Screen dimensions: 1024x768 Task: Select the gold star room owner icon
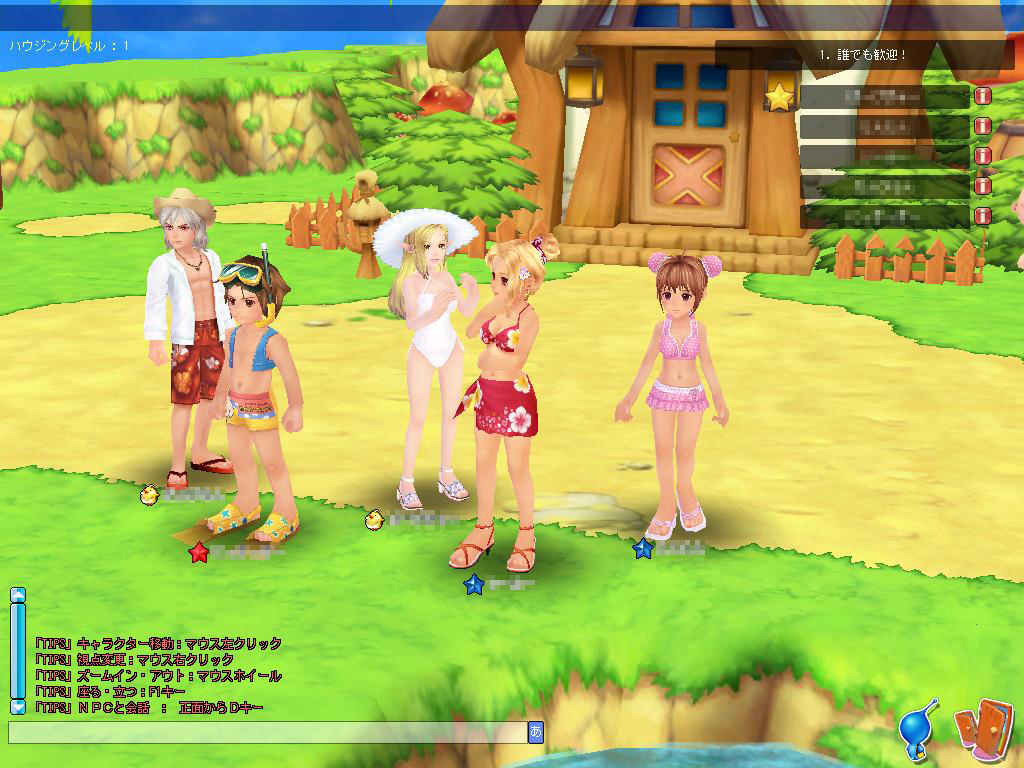(779, 97)
